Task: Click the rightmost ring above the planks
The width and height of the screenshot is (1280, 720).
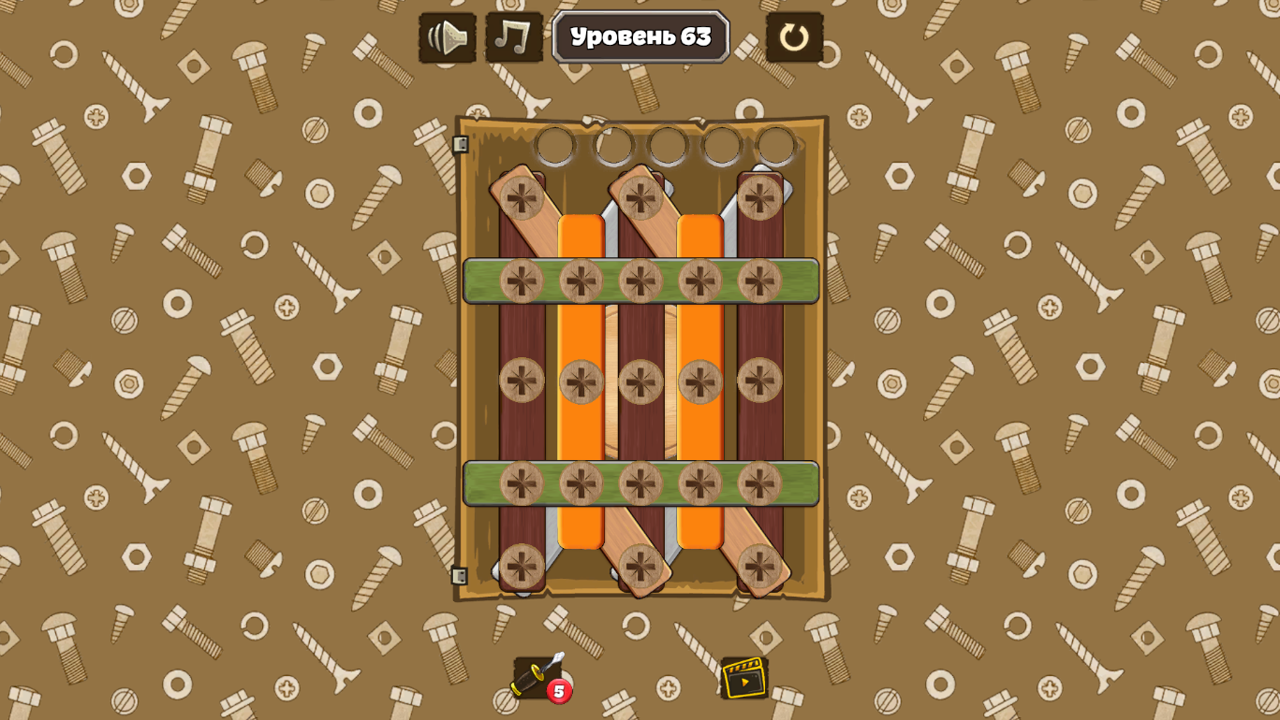Action: [x=776, y=146]
